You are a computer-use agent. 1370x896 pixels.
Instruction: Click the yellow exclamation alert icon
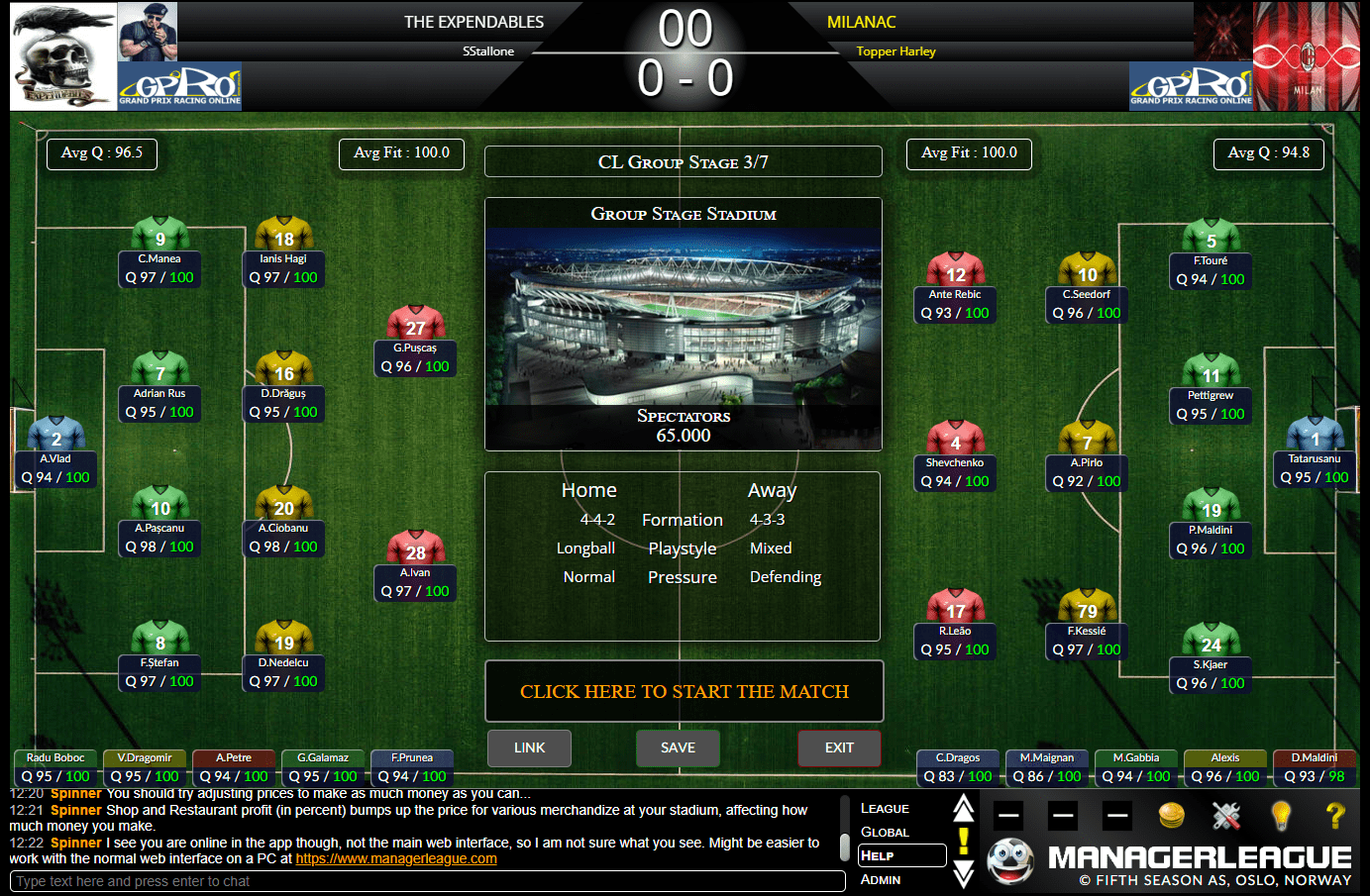964,843
